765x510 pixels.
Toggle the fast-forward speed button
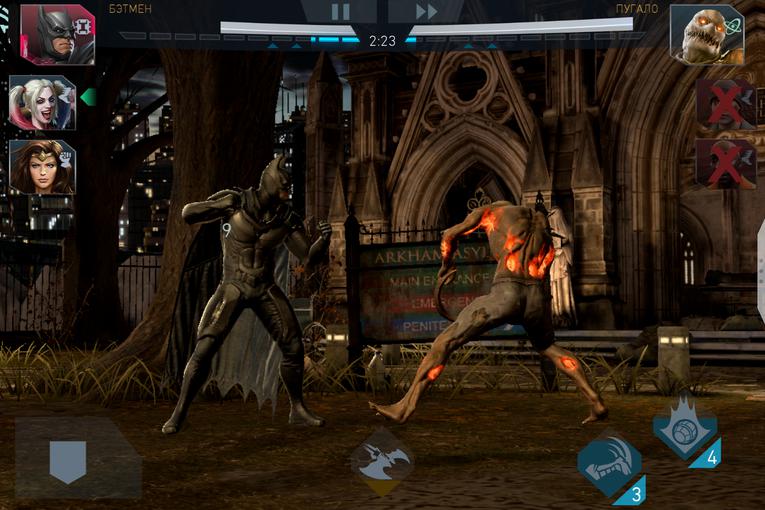tap(427, 12)
